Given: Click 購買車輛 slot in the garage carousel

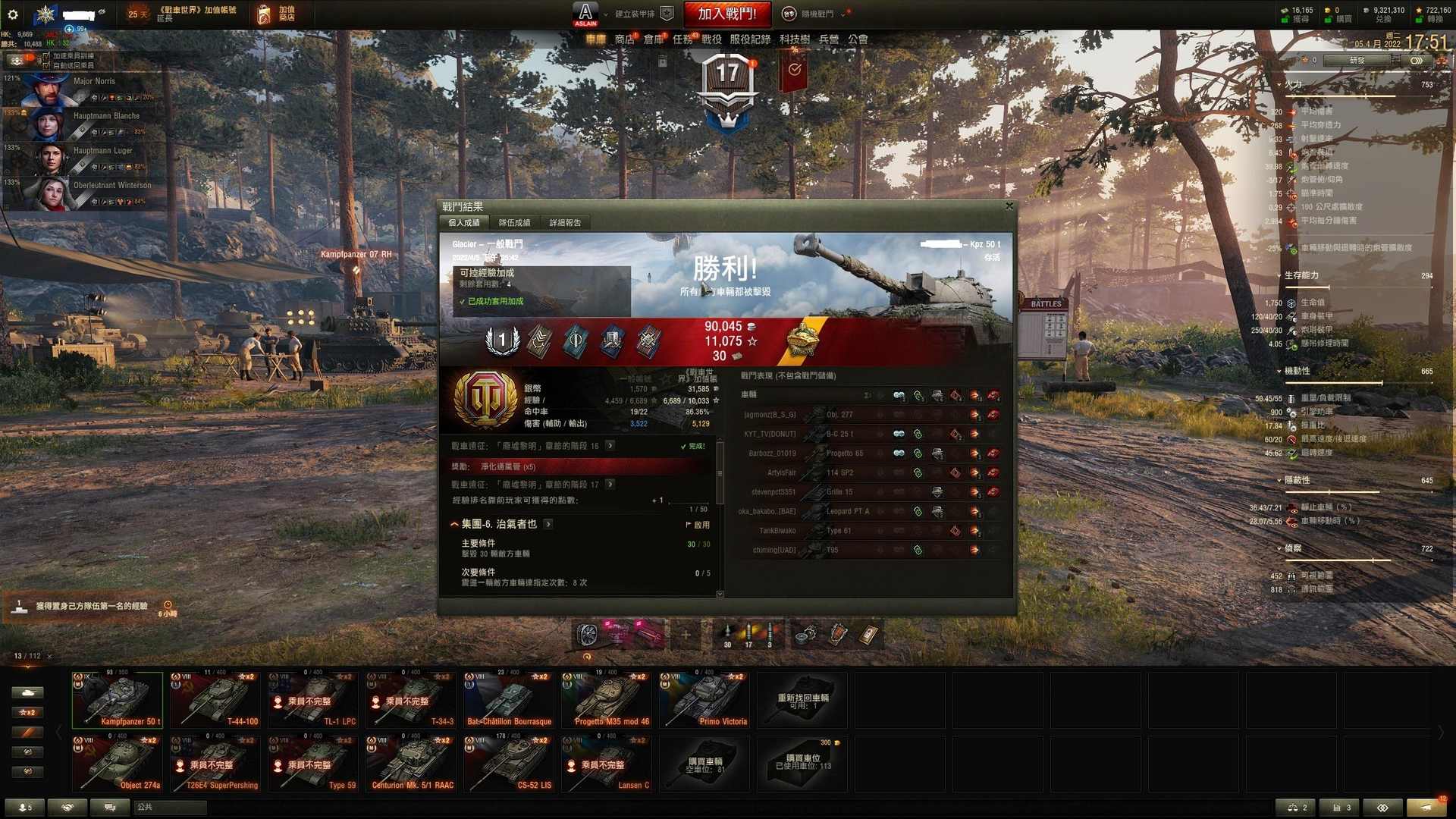Looking at the screenshot, I should pos(704,764).
